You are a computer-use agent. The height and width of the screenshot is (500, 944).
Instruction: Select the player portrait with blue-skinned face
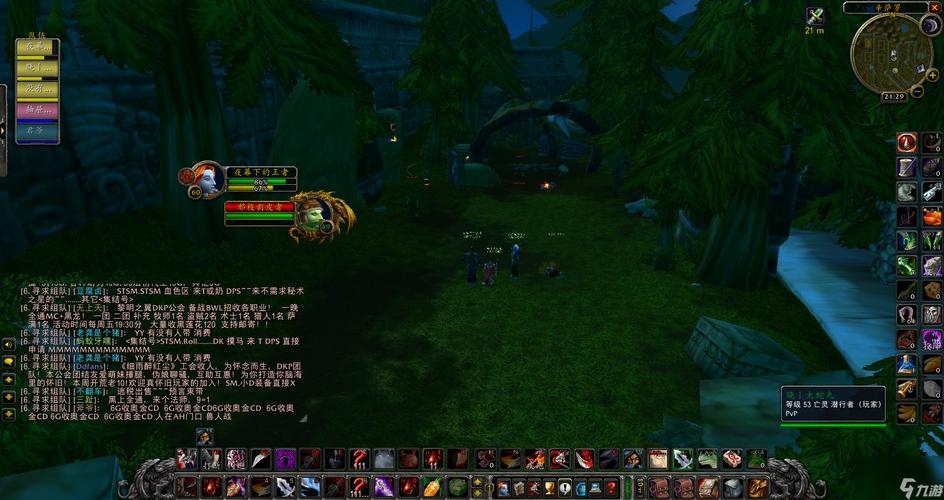coord(208,178)
